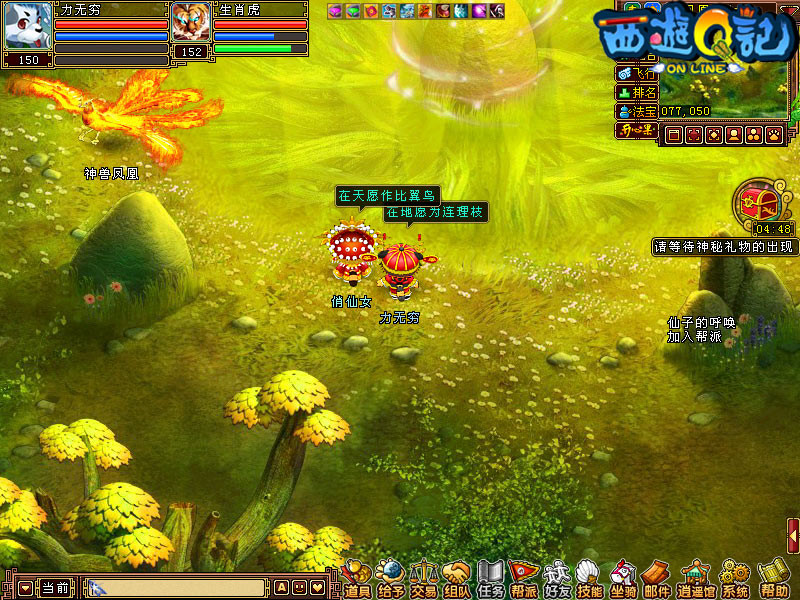
Task: Open the 帮助 help guide
Action: [773, 579]
